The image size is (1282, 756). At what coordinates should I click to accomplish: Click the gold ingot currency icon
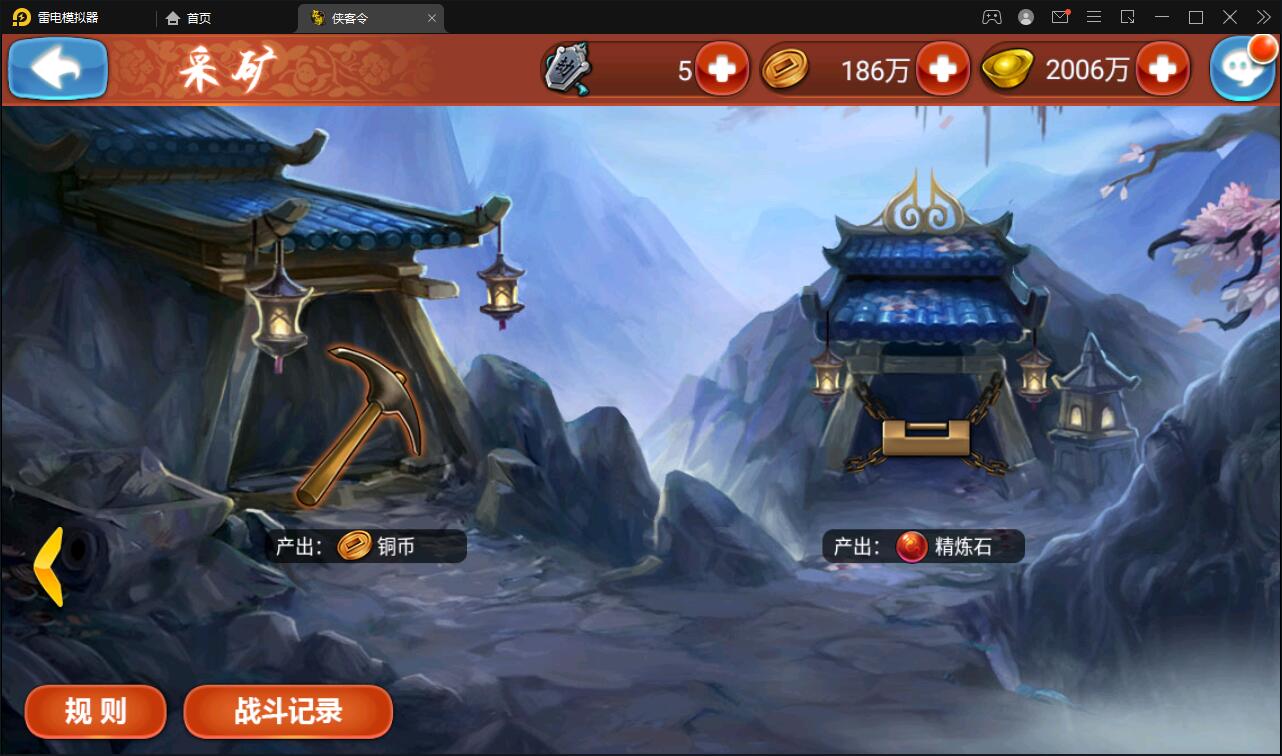point(1007,68)
